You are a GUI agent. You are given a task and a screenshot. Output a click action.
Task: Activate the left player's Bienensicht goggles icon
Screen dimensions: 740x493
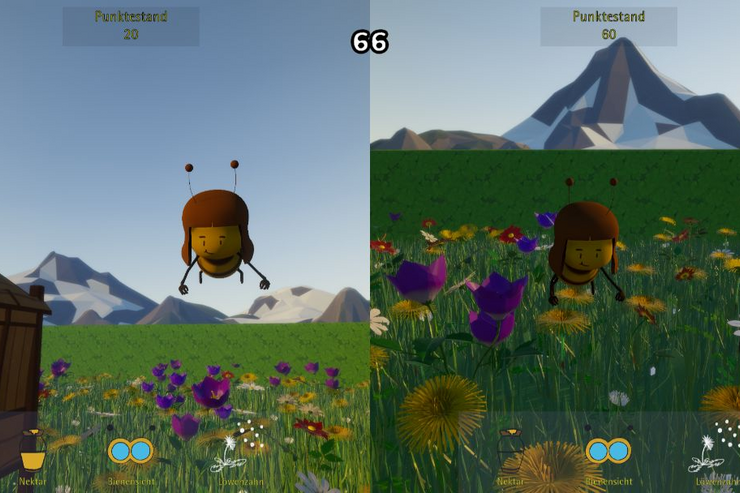click(x=130, y=451)
